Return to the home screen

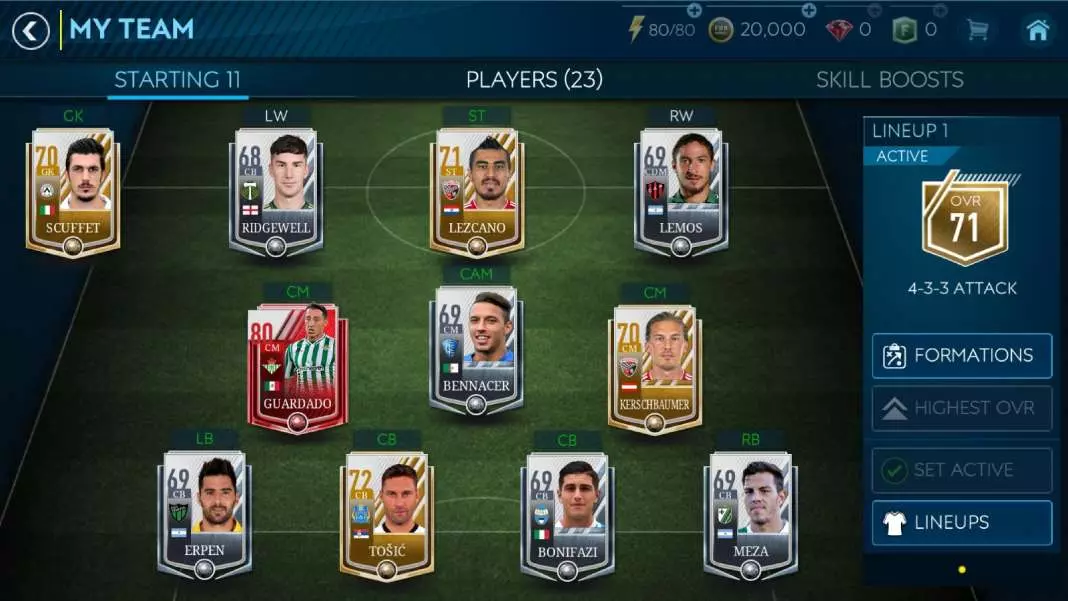pyautogui.click(x=1038, y=30)
